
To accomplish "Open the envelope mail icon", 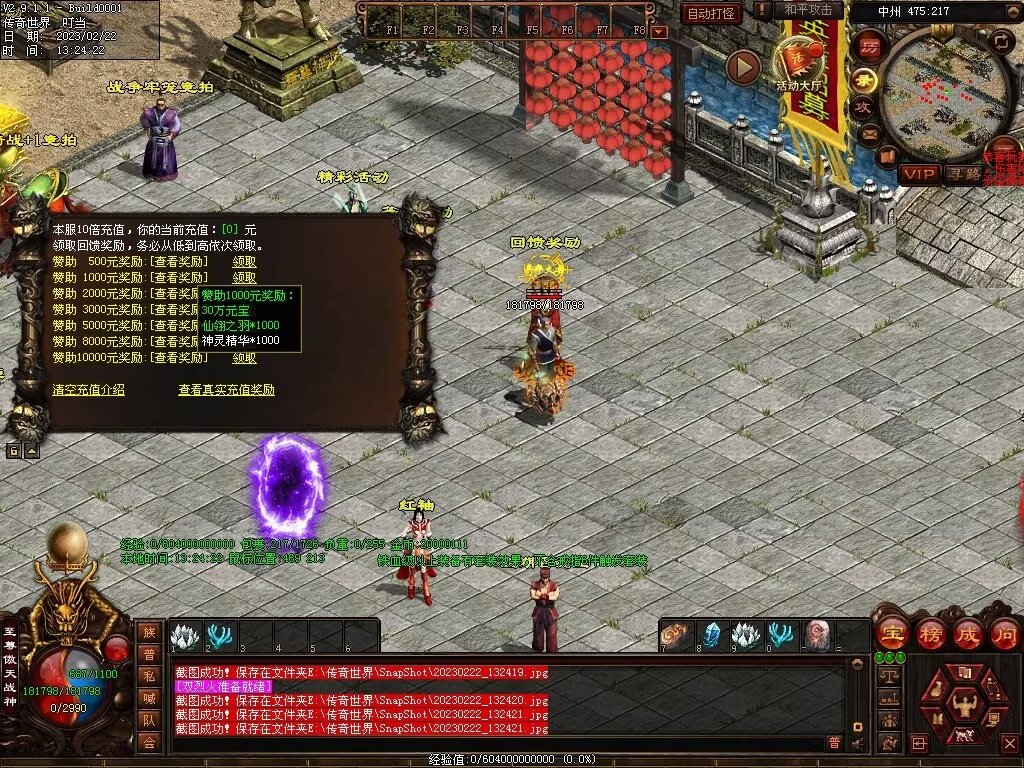I will tap(868, 133).
